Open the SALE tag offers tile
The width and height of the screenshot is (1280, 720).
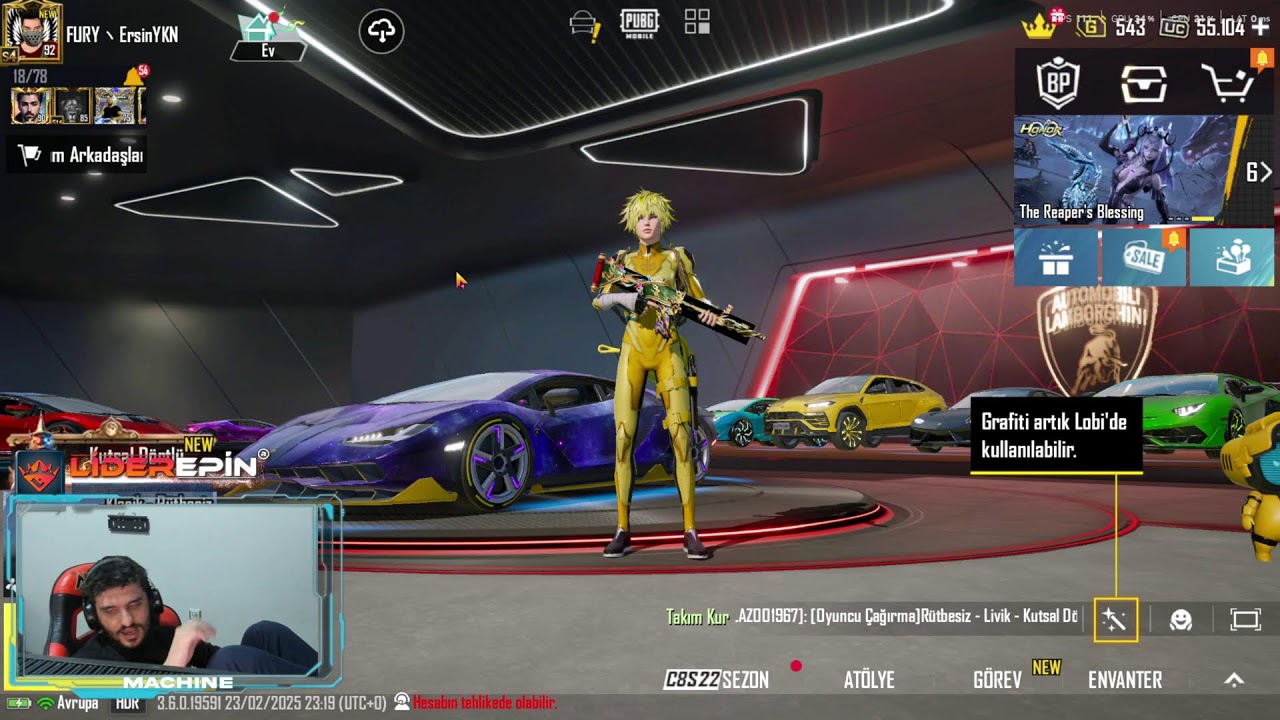pos(1144,258)
